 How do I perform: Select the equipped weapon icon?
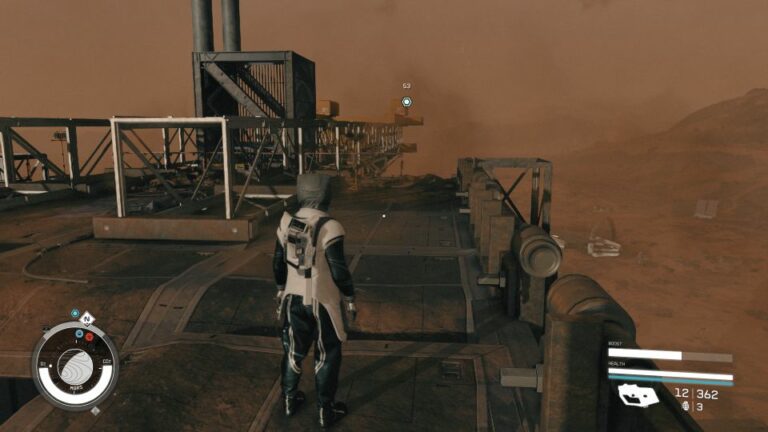click(x=638, y=396)
